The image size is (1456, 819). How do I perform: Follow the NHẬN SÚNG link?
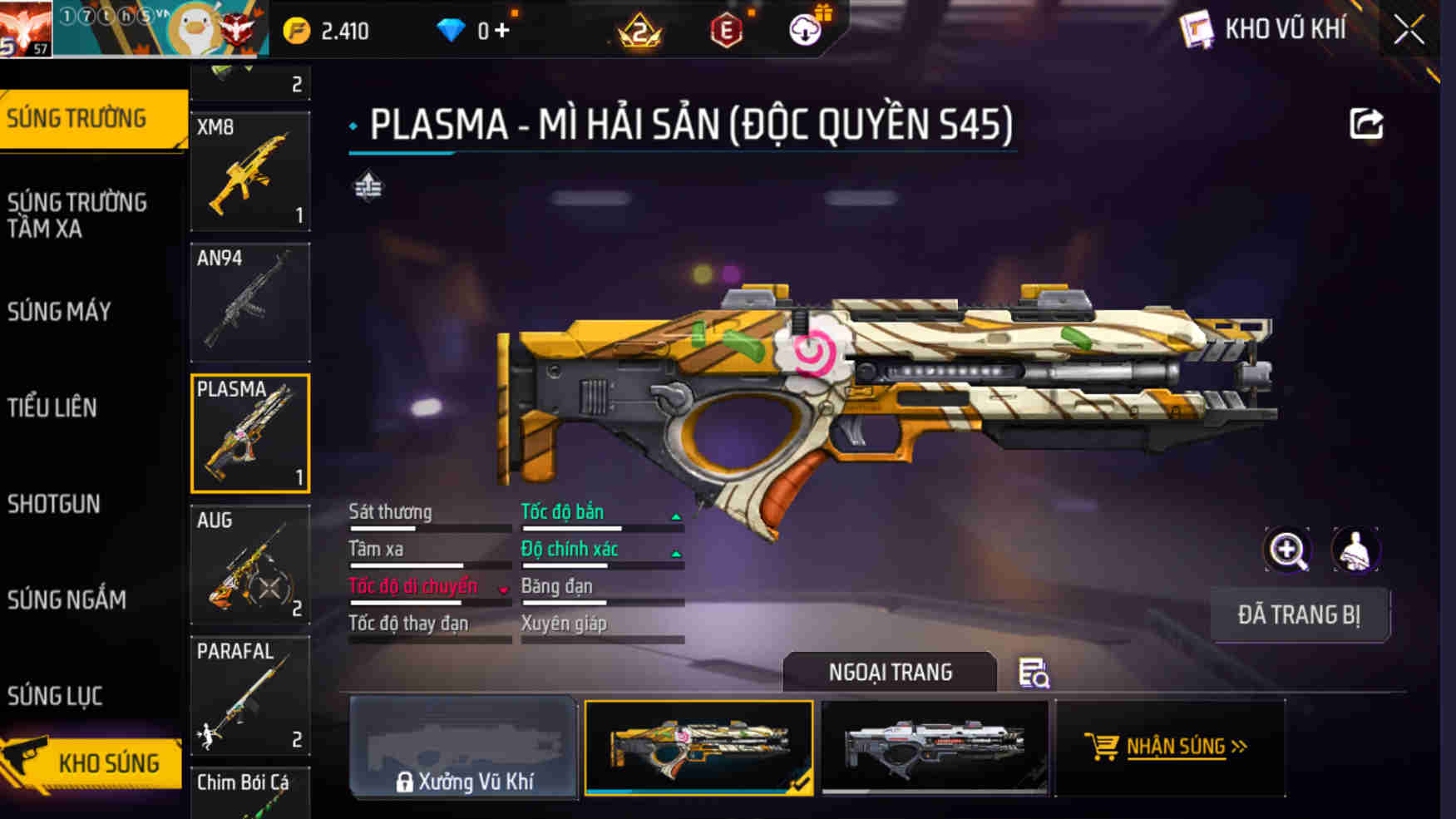click(x=1168, y=747)
